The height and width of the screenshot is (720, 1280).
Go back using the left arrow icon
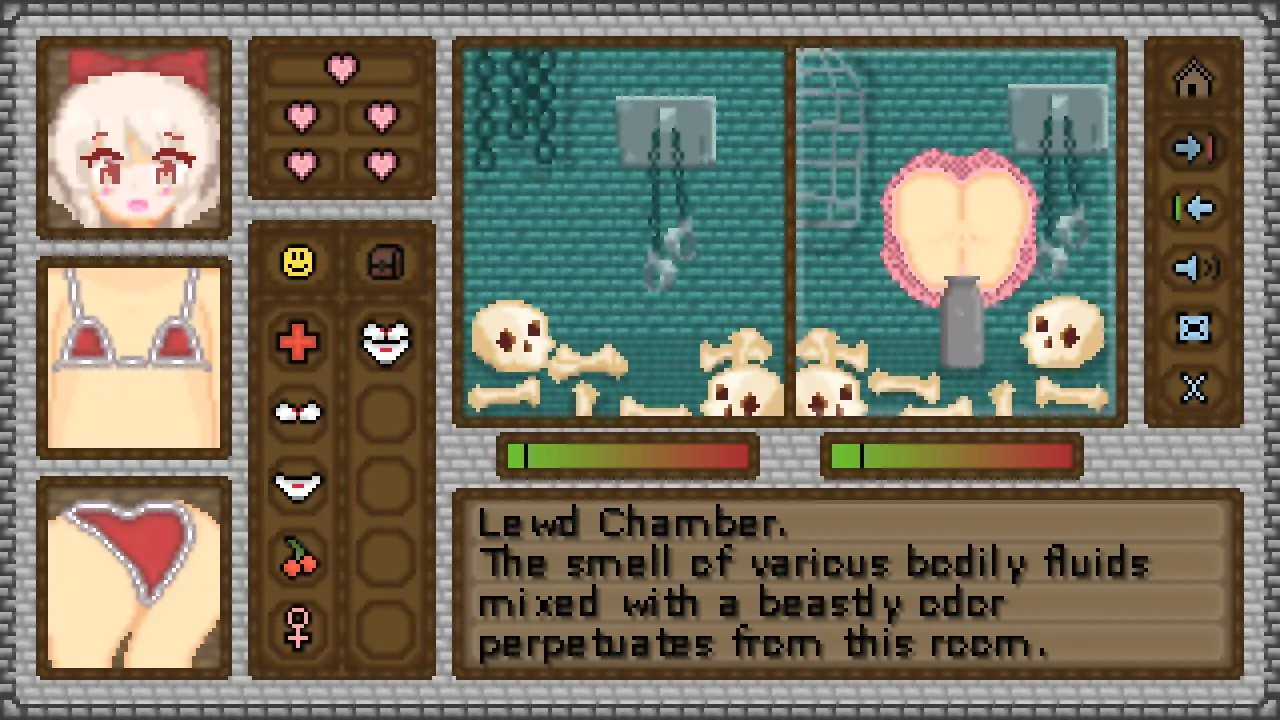(1194, 208)
